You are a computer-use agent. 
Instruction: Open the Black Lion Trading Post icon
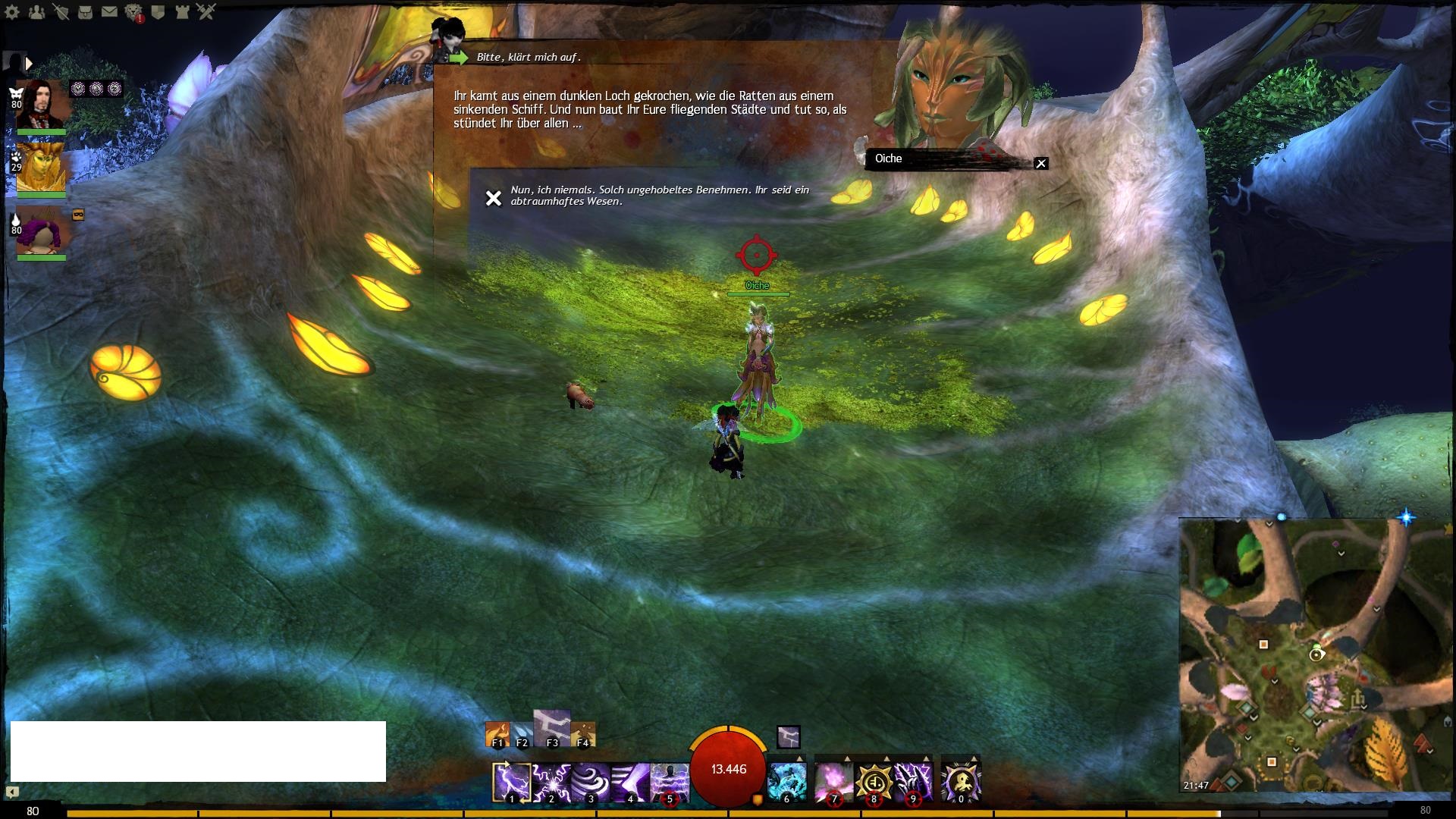(x=134, y=12)
